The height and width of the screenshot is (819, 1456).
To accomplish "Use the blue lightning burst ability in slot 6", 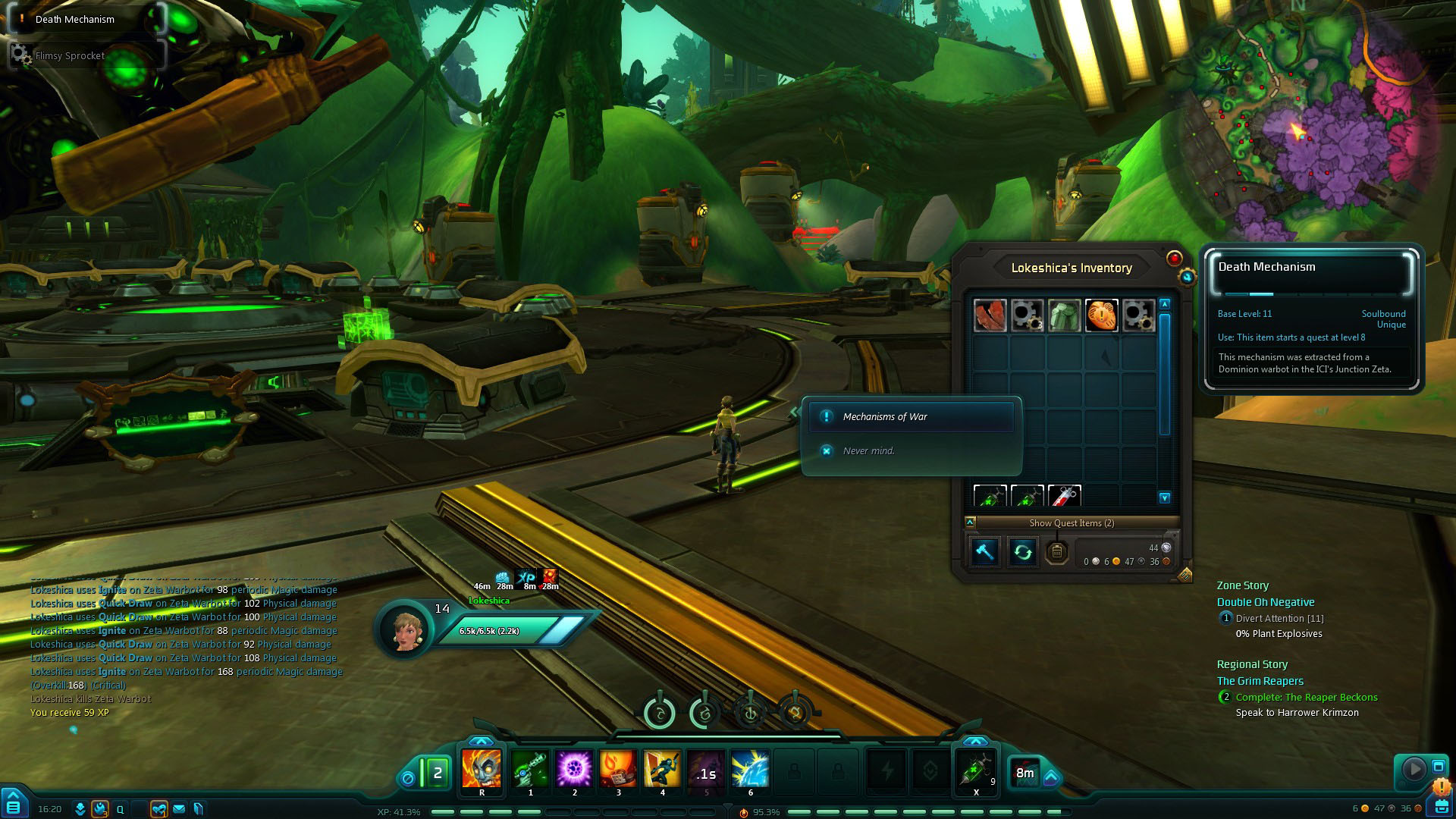I will point(750,769).
